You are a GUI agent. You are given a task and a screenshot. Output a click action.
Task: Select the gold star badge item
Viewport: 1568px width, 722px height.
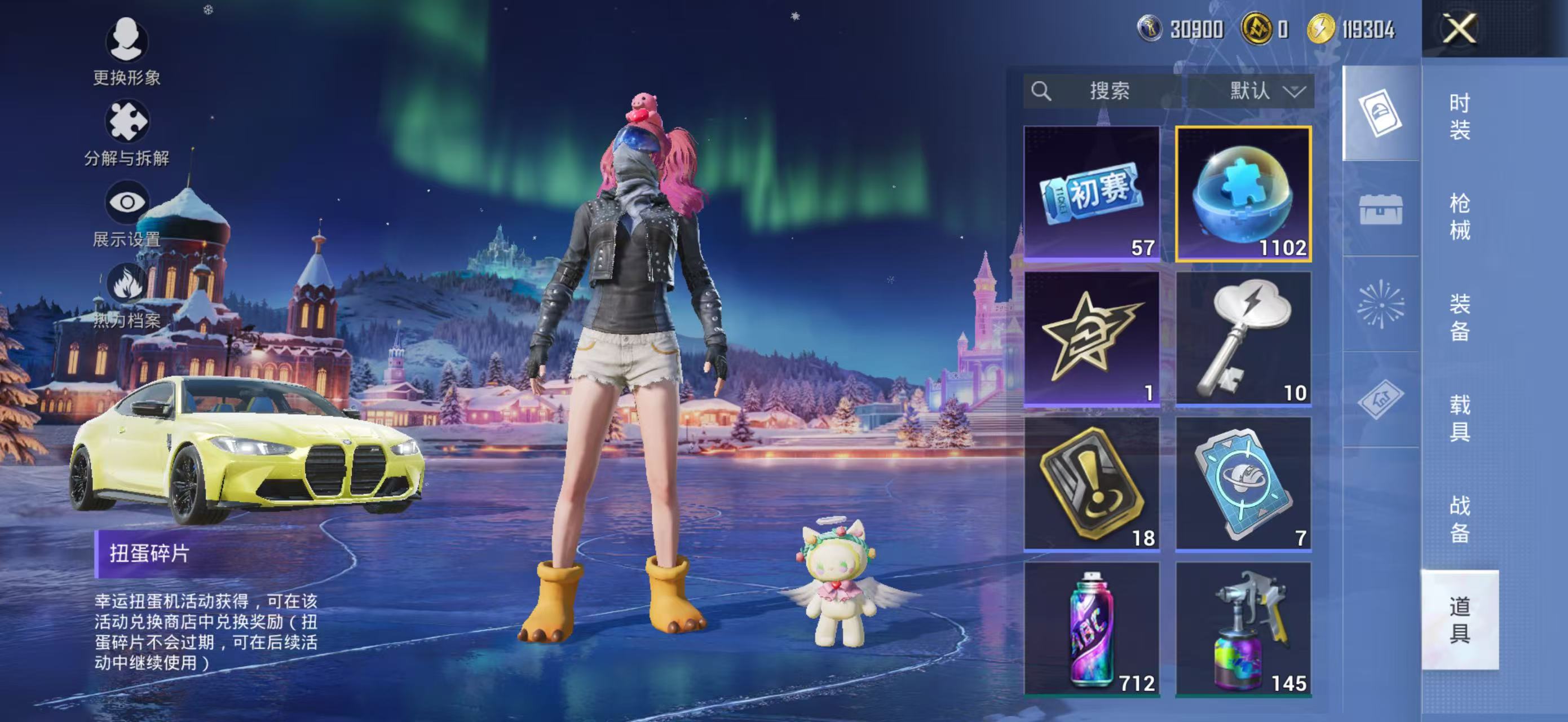tap(1092, 338)
